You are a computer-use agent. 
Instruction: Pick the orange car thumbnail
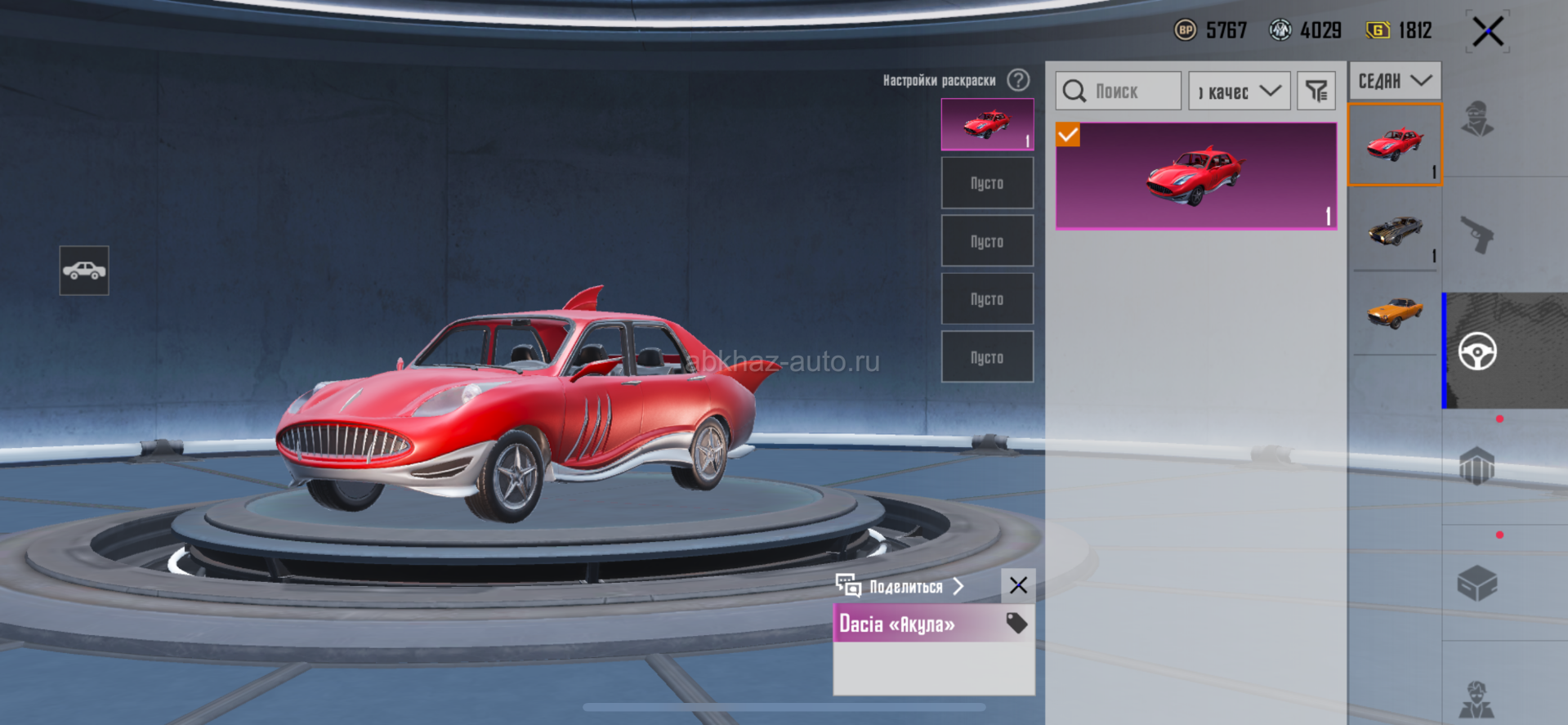pos(1395,312)
